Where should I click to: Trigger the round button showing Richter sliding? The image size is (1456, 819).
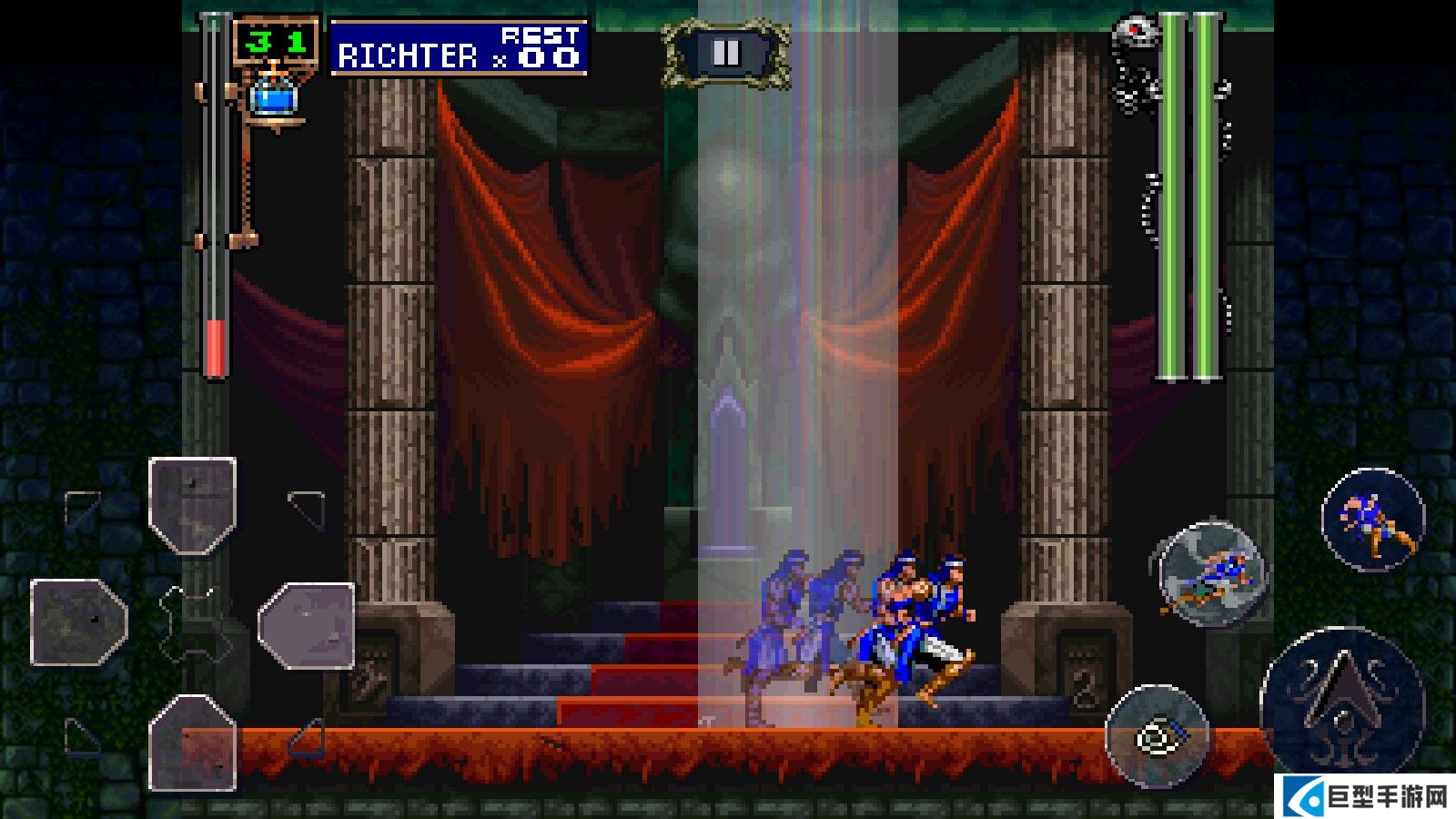(x=1211, y=574)
